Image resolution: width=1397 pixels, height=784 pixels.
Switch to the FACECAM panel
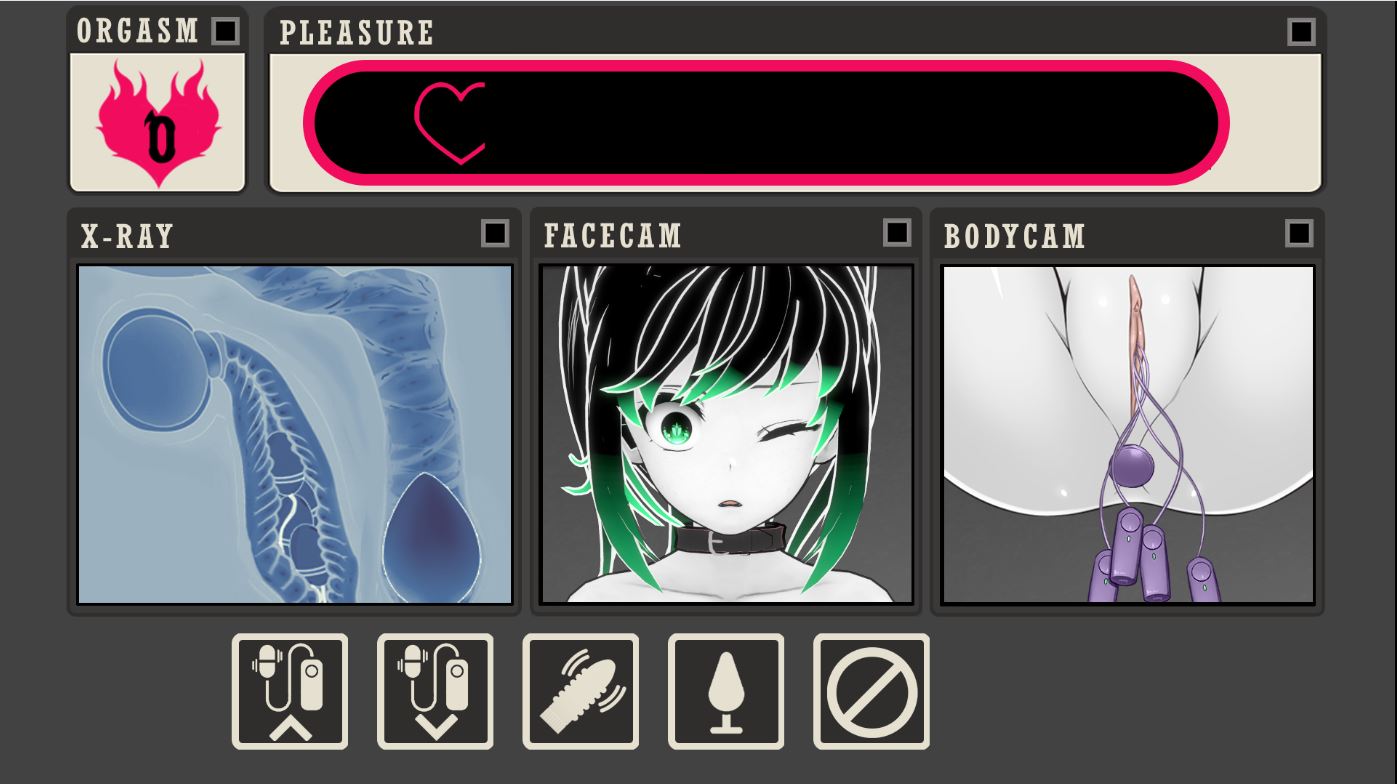click(x=726, y=434)
